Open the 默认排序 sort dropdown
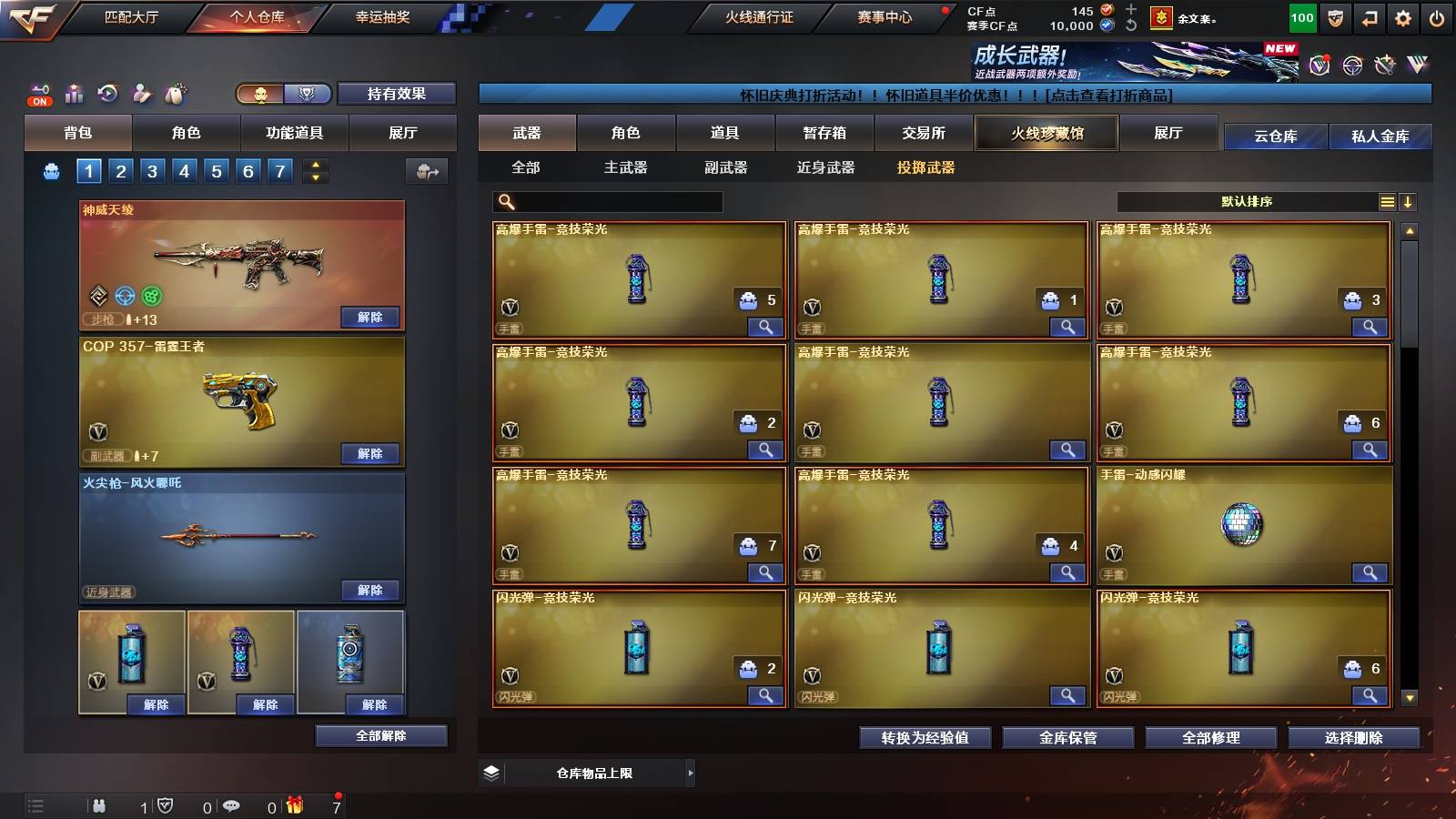Viewport: 1456px width, 819px height. [x=1251, y=201]
